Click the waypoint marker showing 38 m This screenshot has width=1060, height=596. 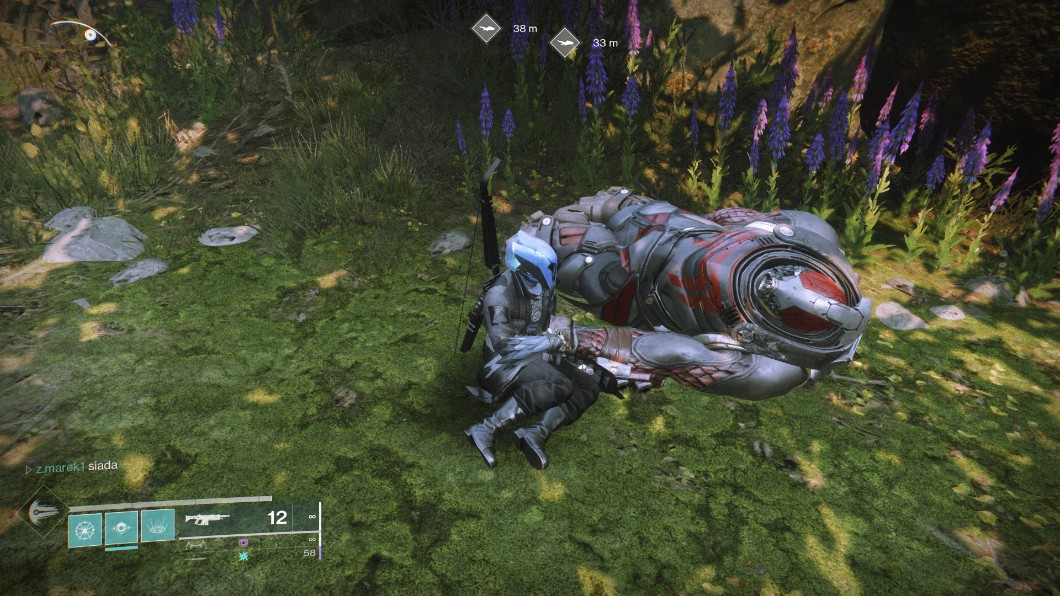point(486,27)
